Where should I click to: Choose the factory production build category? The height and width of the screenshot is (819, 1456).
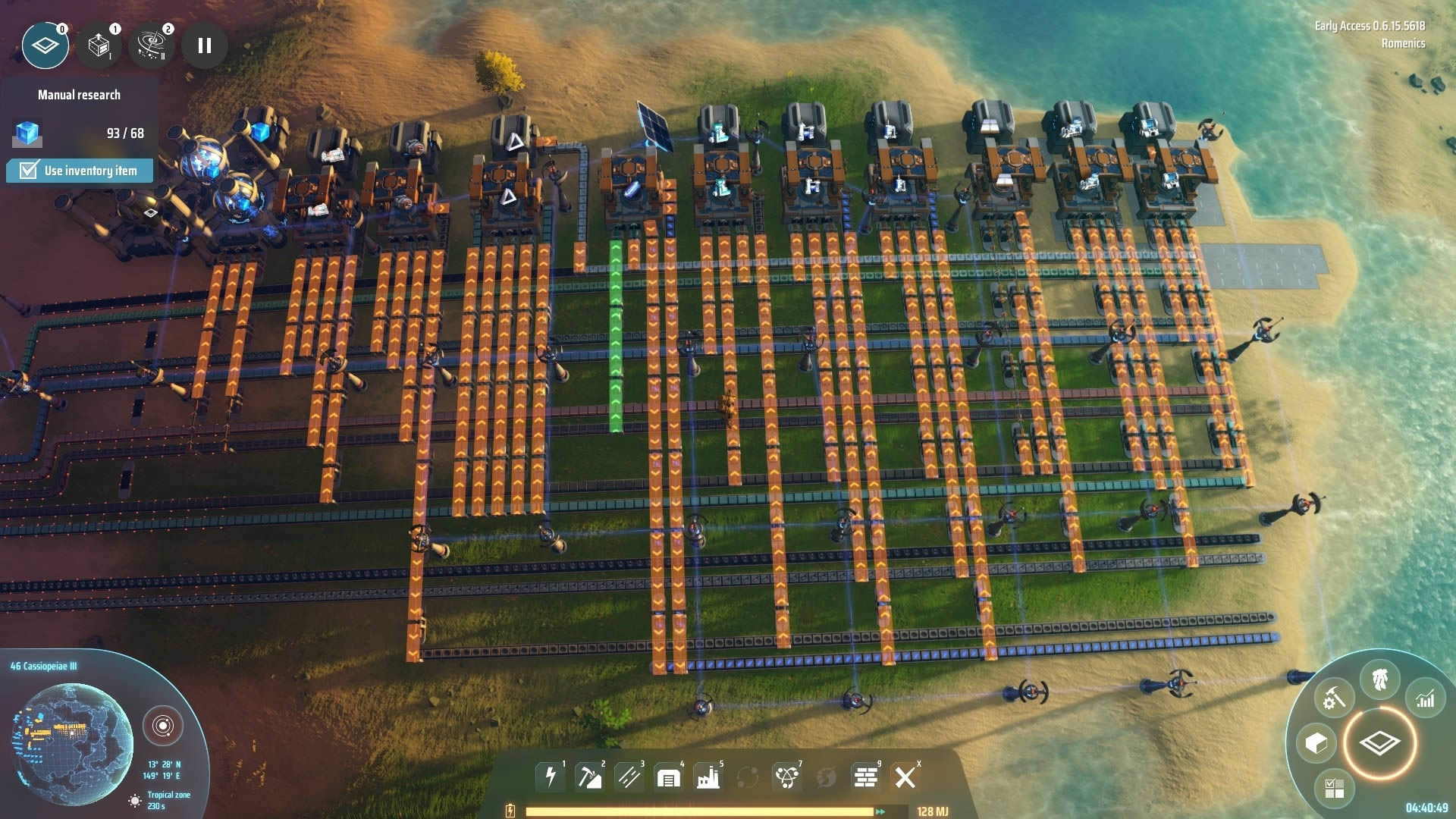708,777
